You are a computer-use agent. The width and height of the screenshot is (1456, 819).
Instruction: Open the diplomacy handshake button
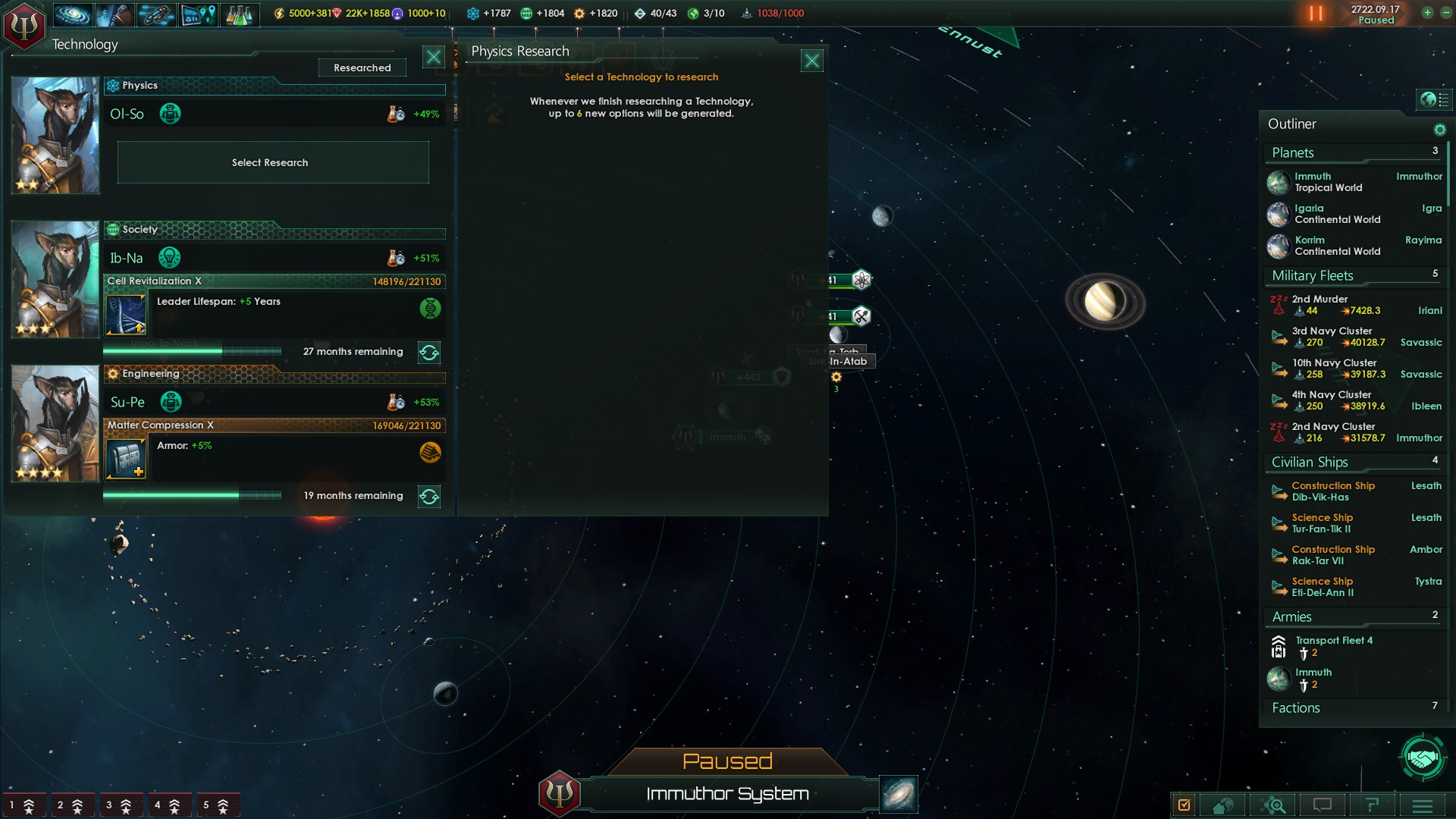point(1422,757)
